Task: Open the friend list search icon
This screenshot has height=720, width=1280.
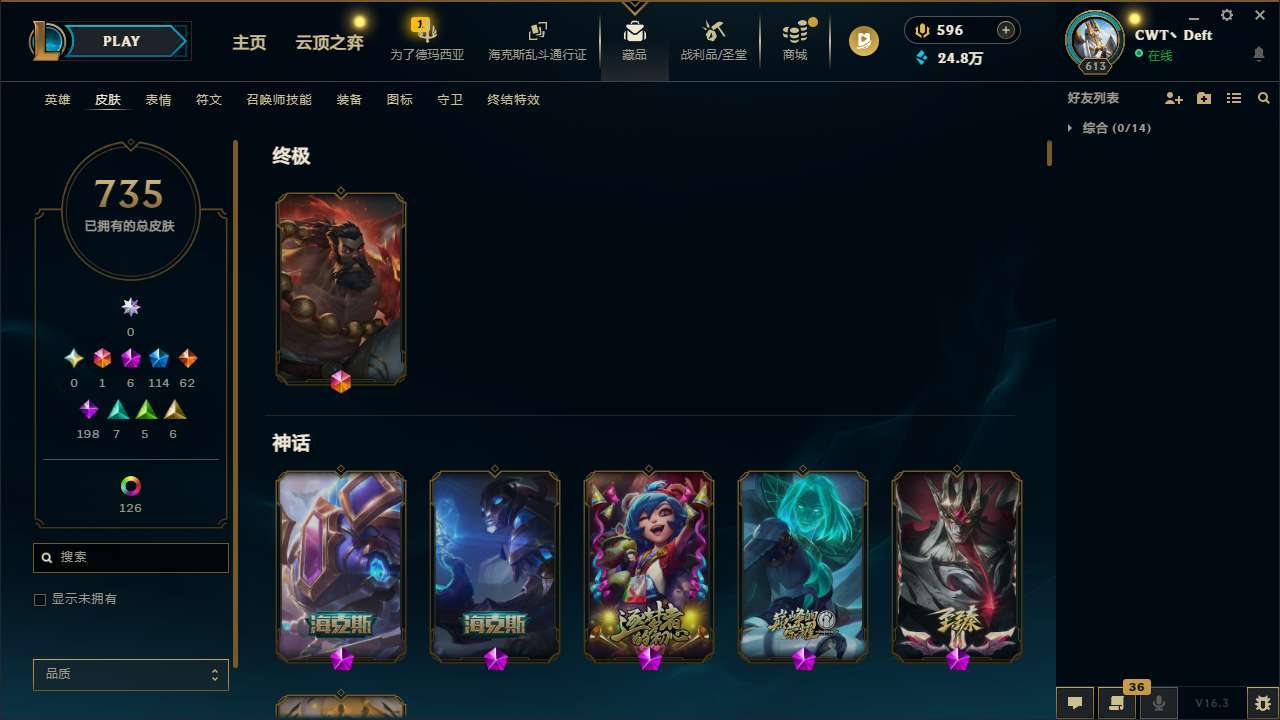Action: tap(1263, 98)
